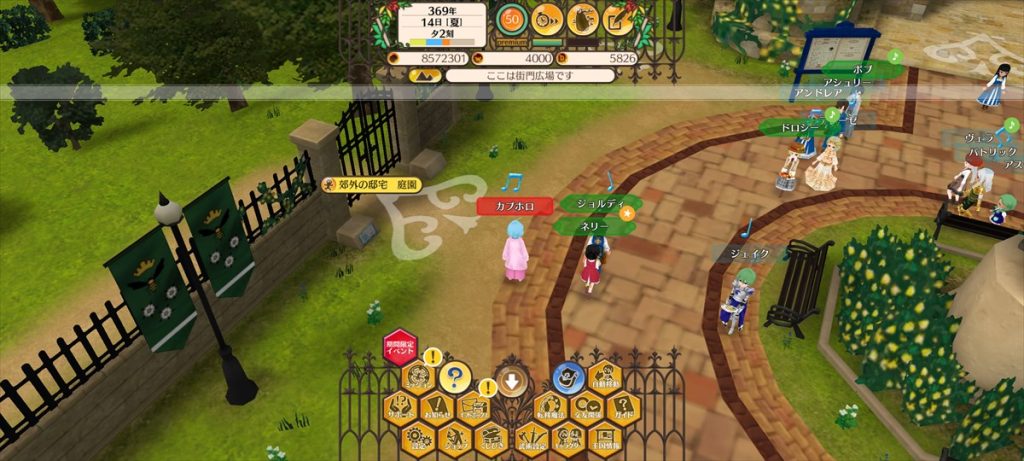Viewport: 1024px width, 461px height.
Task: Open the Transfer Magic (転移魔法) hexagon
Action: 550,408
